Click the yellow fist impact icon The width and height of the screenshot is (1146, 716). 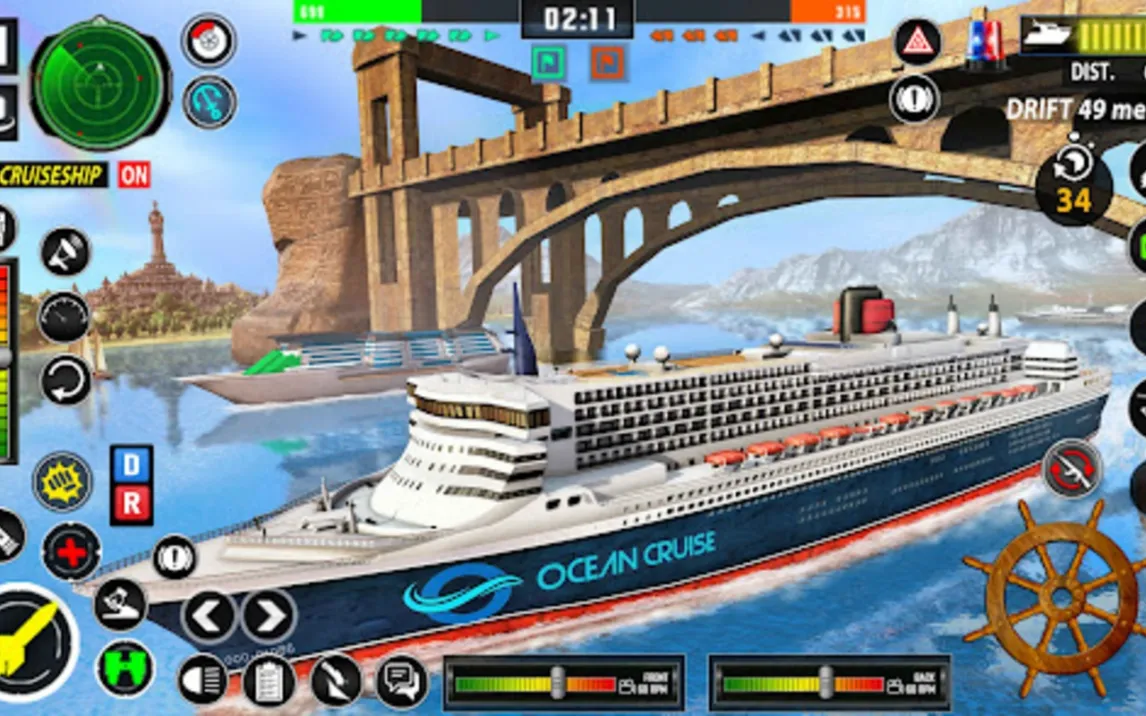coord(63,481)
